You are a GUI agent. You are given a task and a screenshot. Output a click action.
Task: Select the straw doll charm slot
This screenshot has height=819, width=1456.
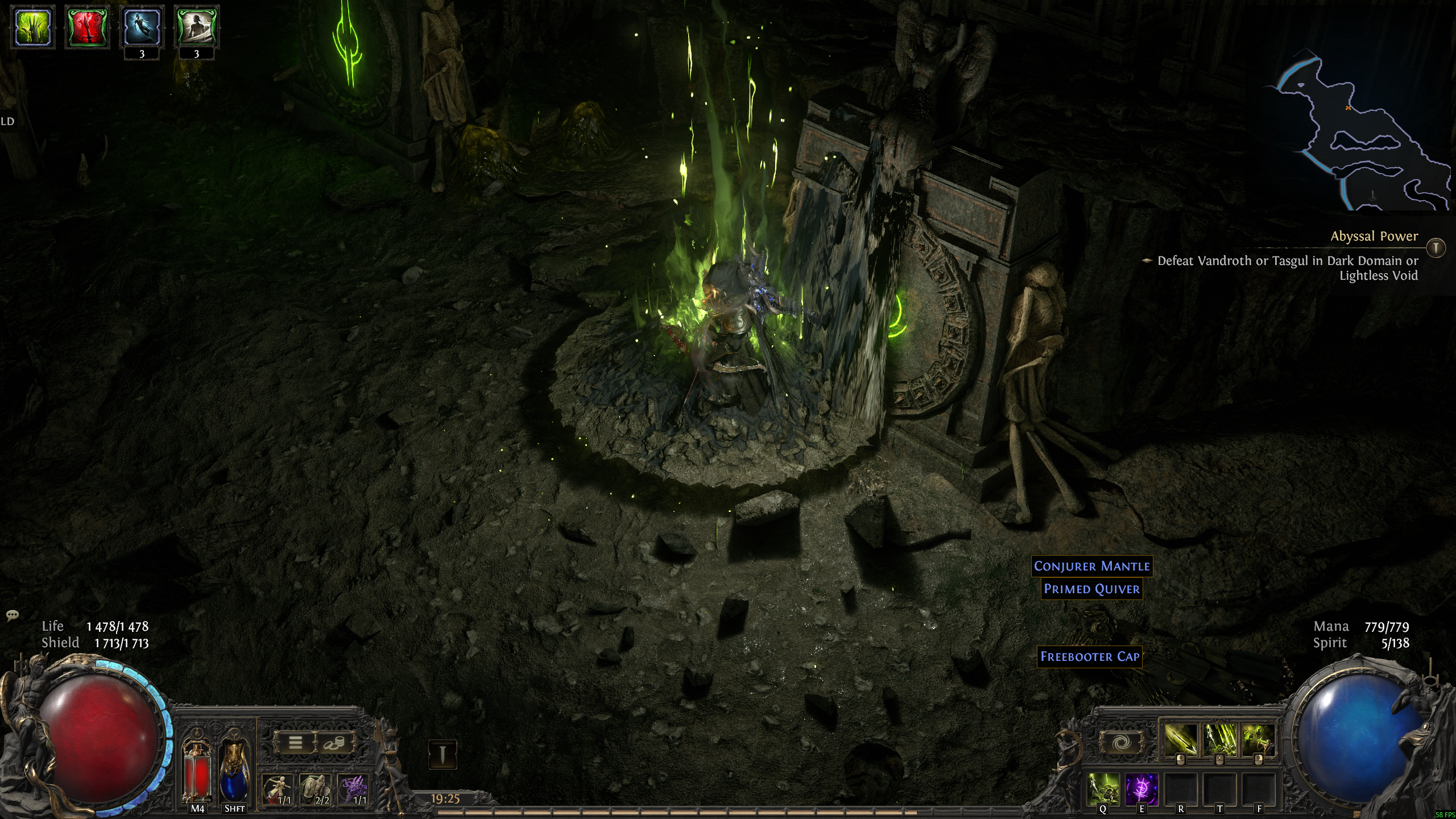(278, 789)
